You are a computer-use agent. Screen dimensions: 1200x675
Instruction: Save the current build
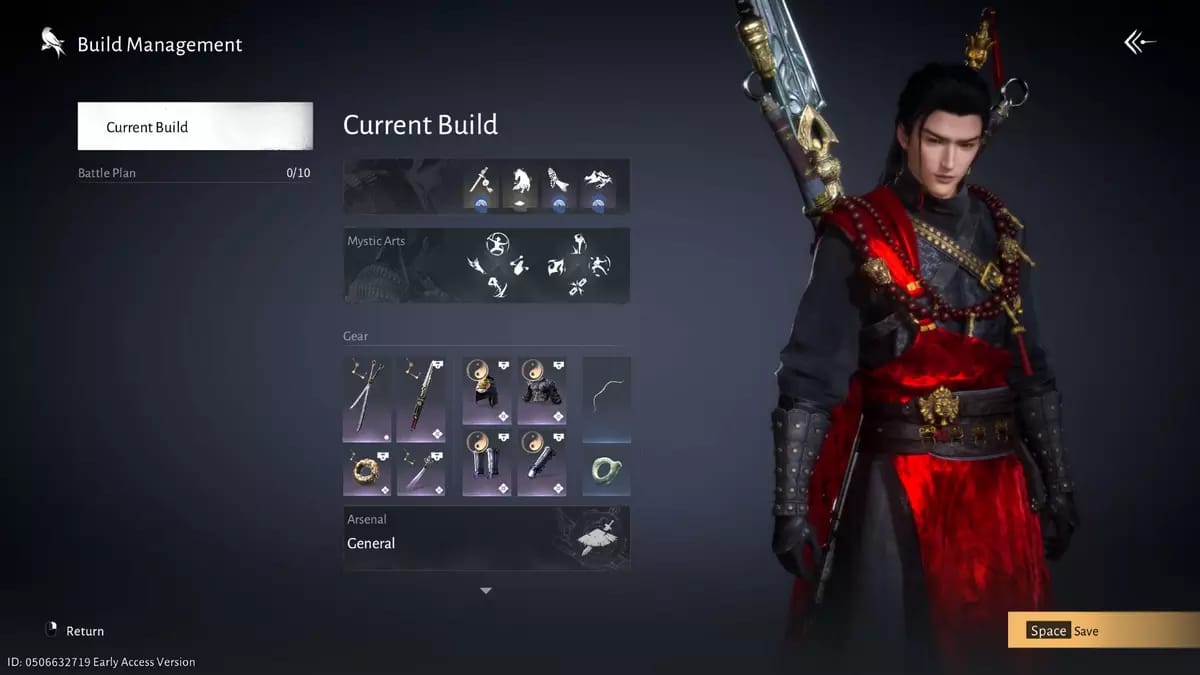click(x=1103, y=631)
